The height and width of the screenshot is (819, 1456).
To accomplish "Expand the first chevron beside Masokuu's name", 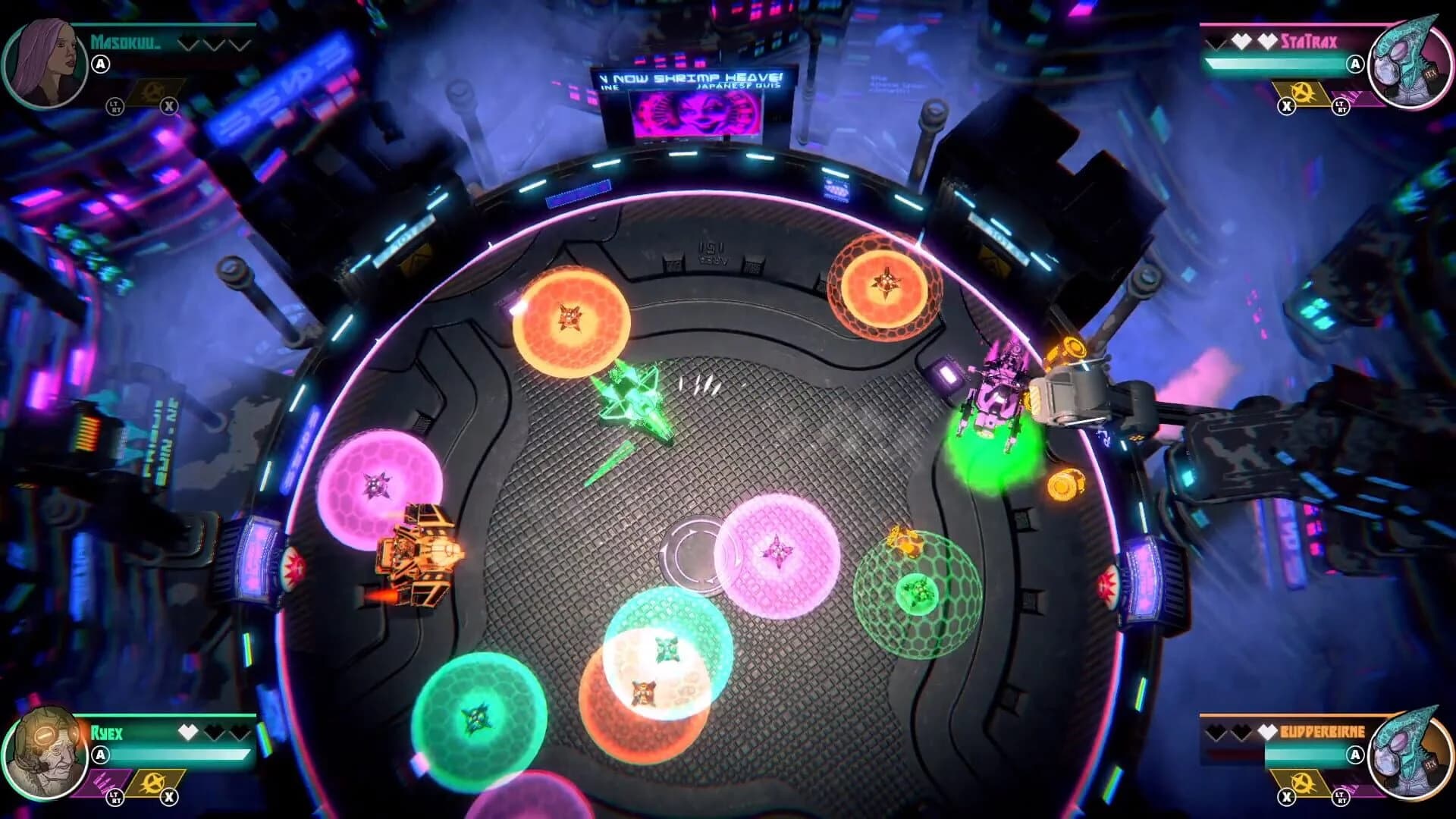I will coord(188,43).
